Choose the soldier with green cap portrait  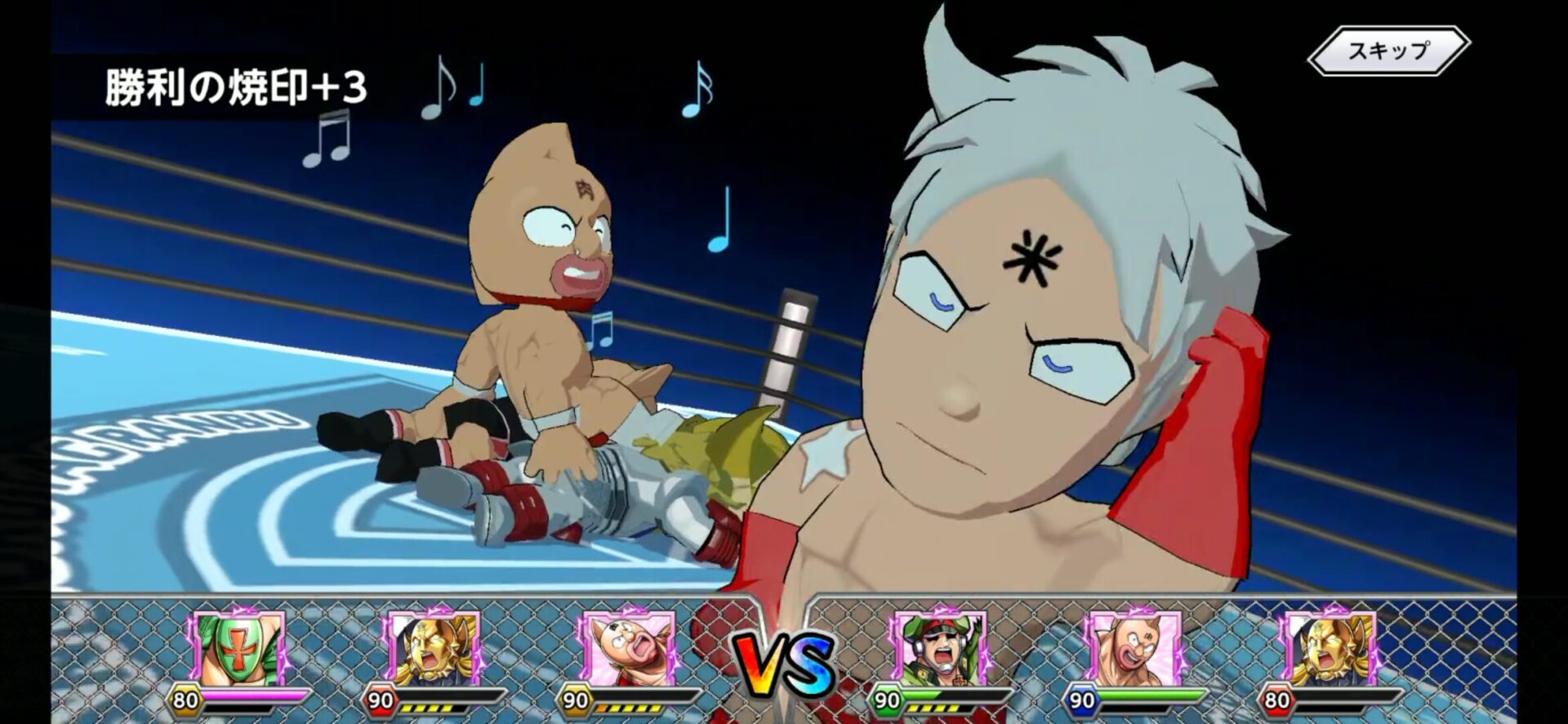click(937, 650)
